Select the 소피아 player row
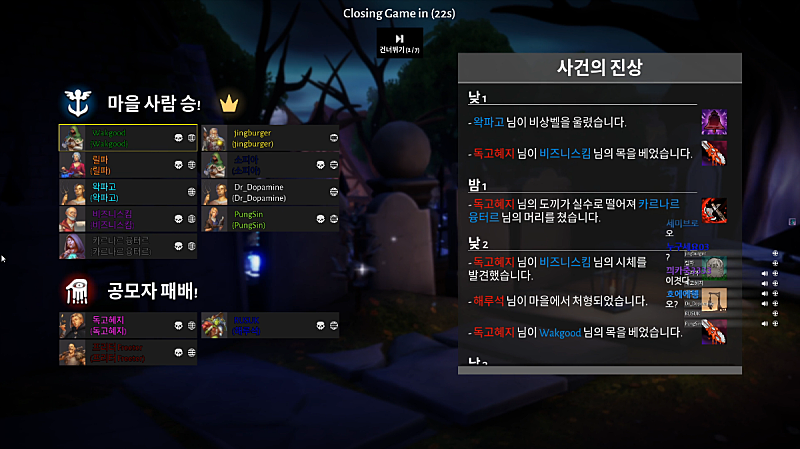This screenshot has height=449, width=800. pos(270,165)
